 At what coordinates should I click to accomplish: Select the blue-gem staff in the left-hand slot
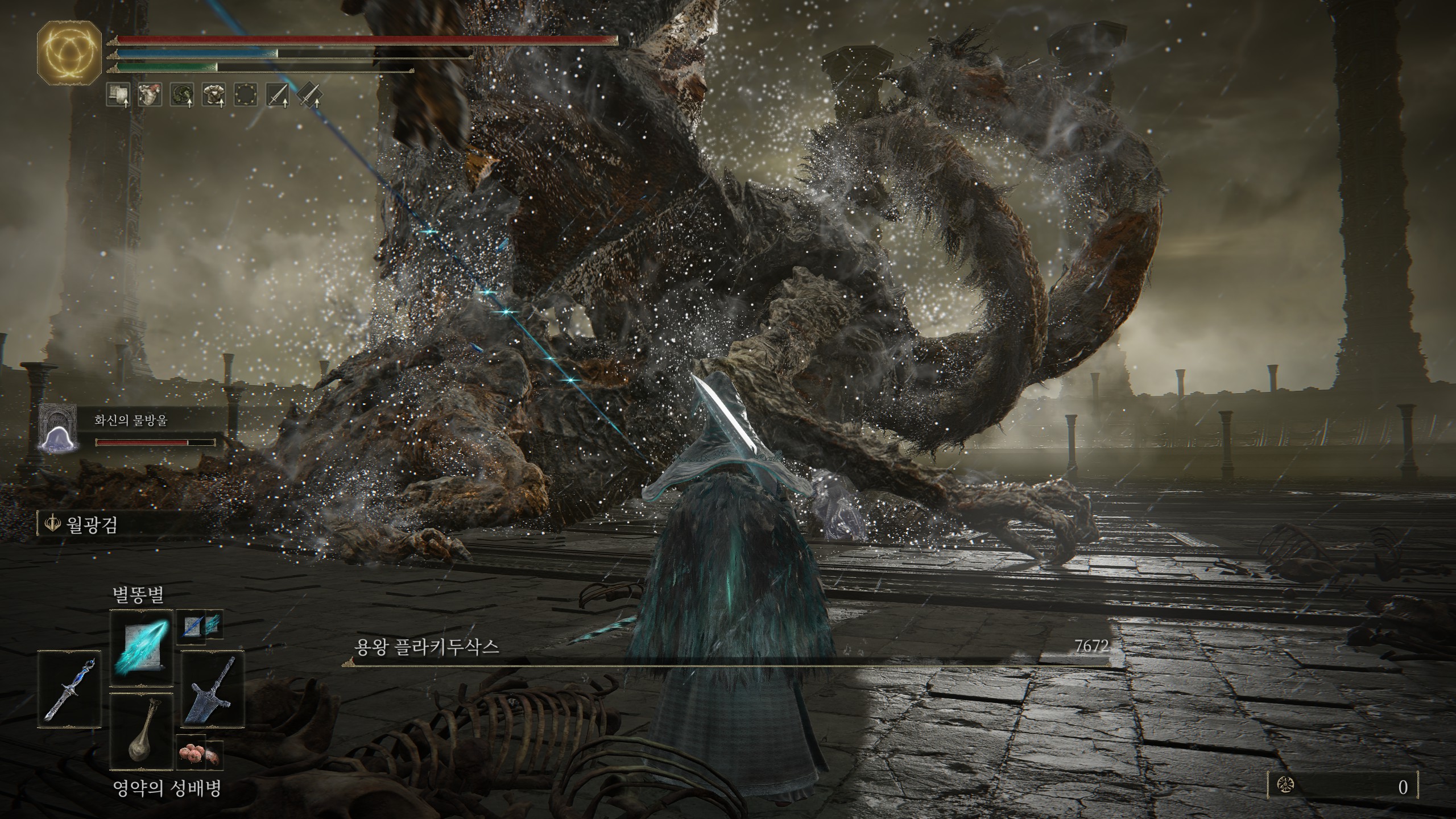pos(69,689)
